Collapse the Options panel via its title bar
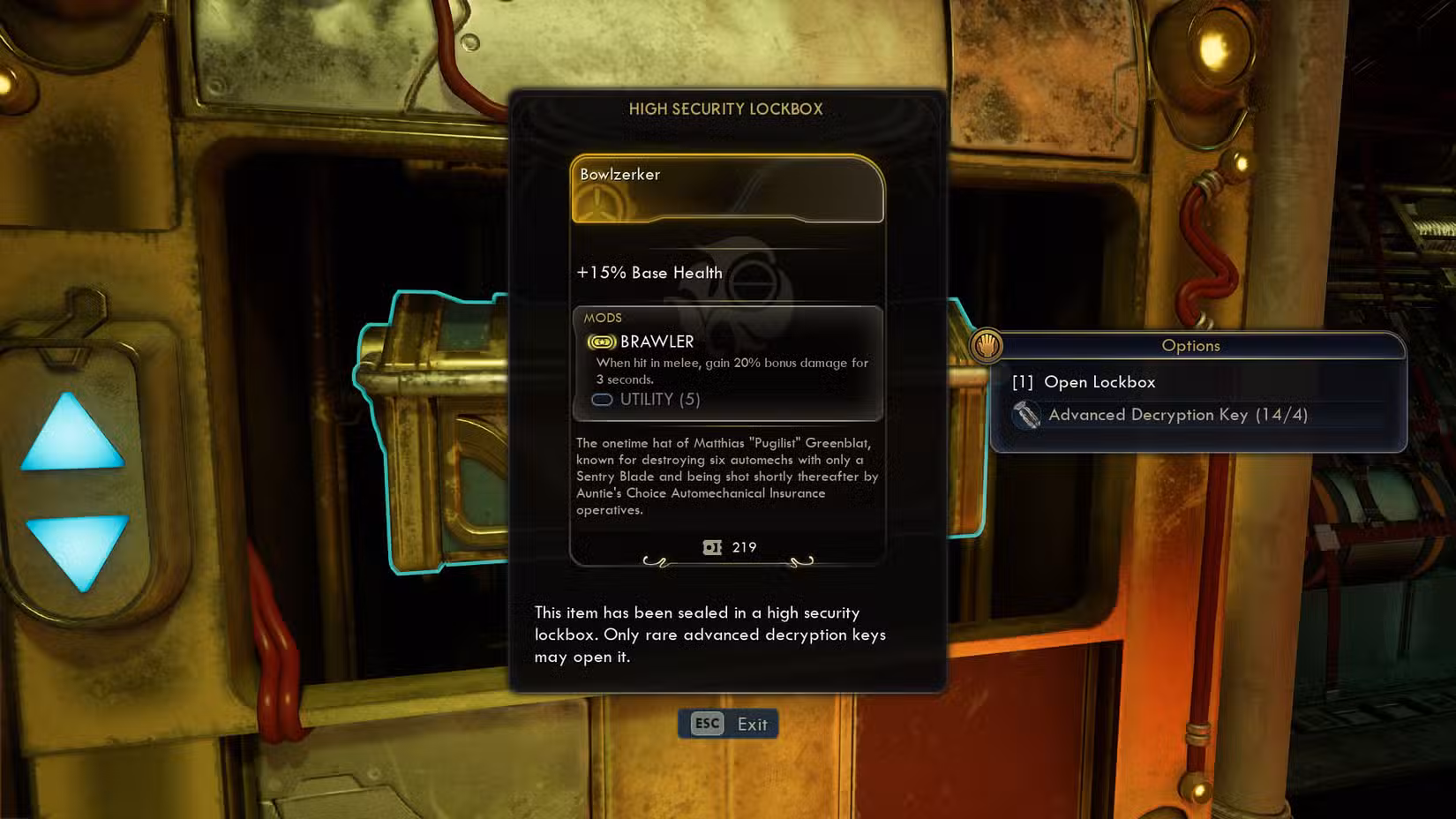This screenshot has height=819, width=1456. [1190, 346]
